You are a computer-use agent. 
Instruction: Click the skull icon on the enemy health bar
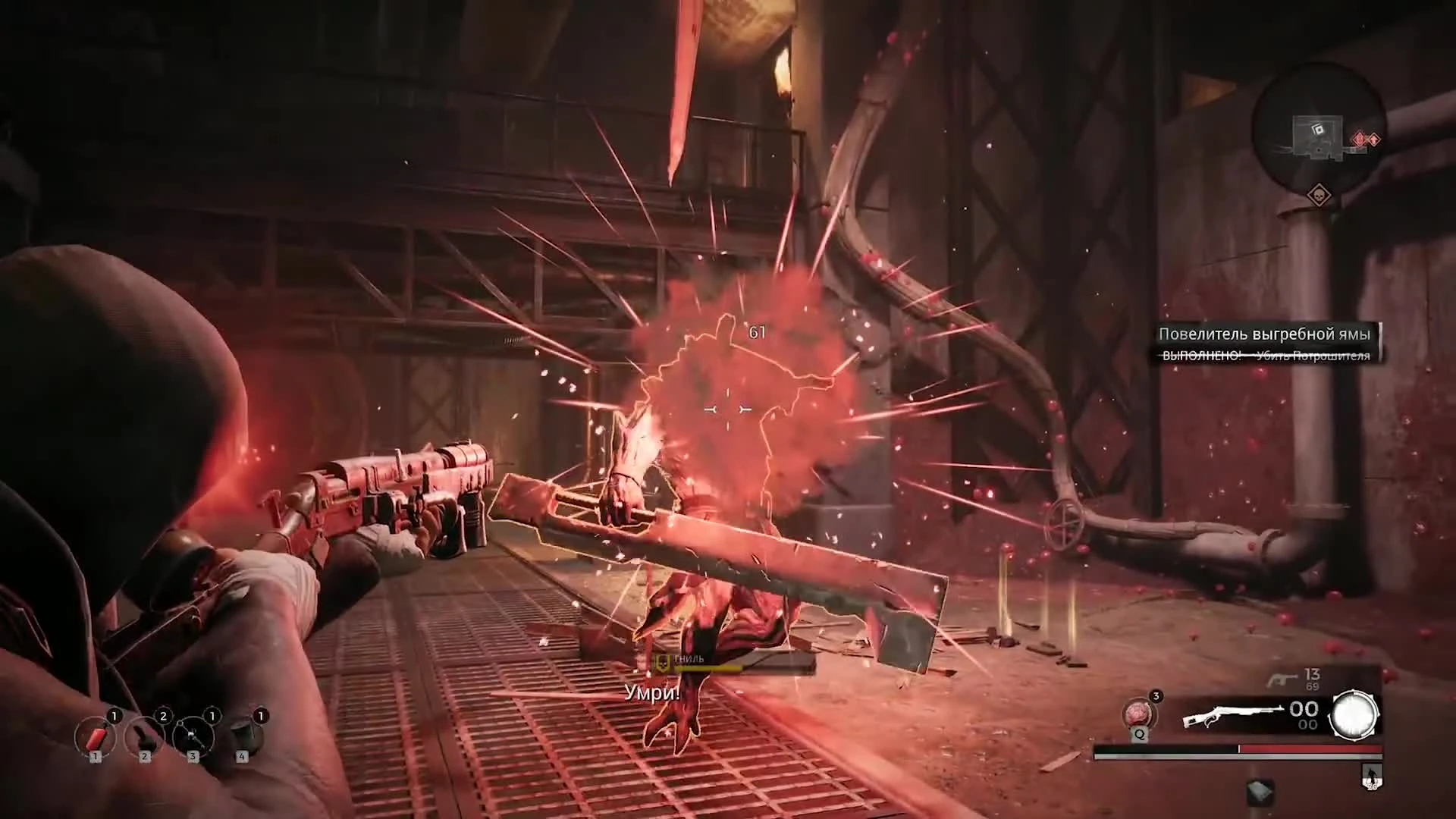coord(661,661)
